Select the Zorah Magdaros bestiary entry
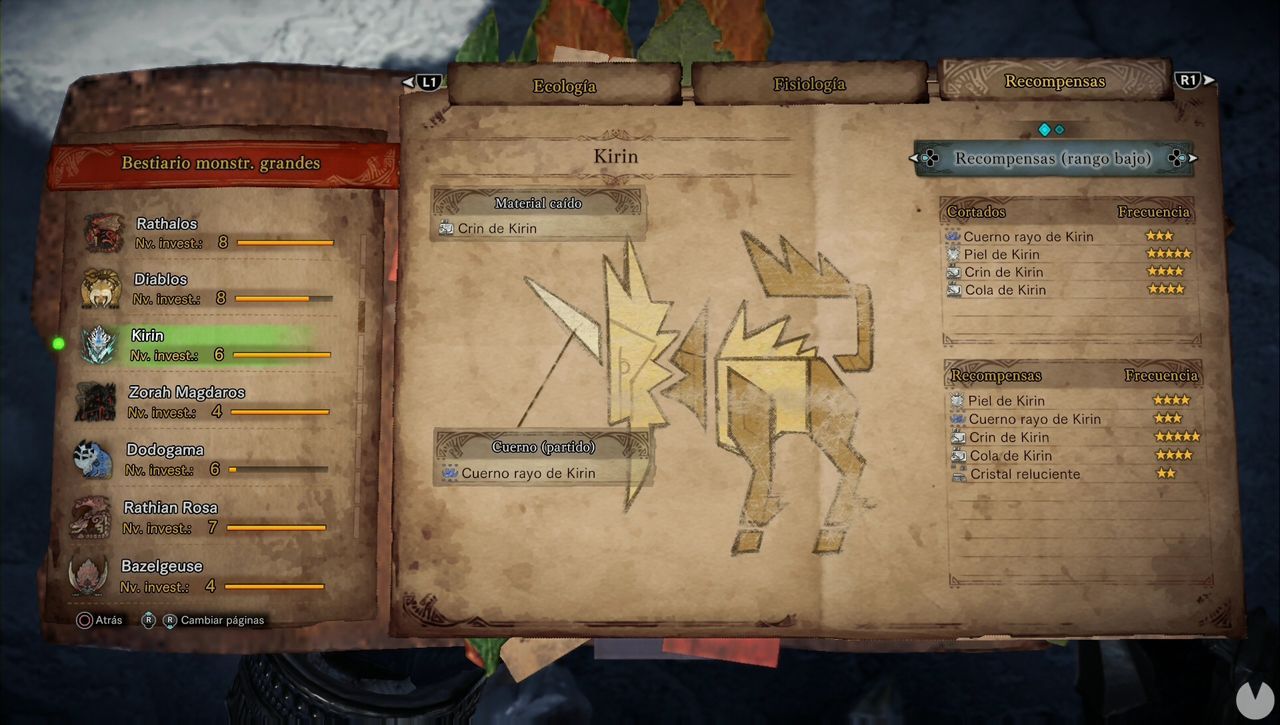 pyautogui.click(x=95, y=401)
